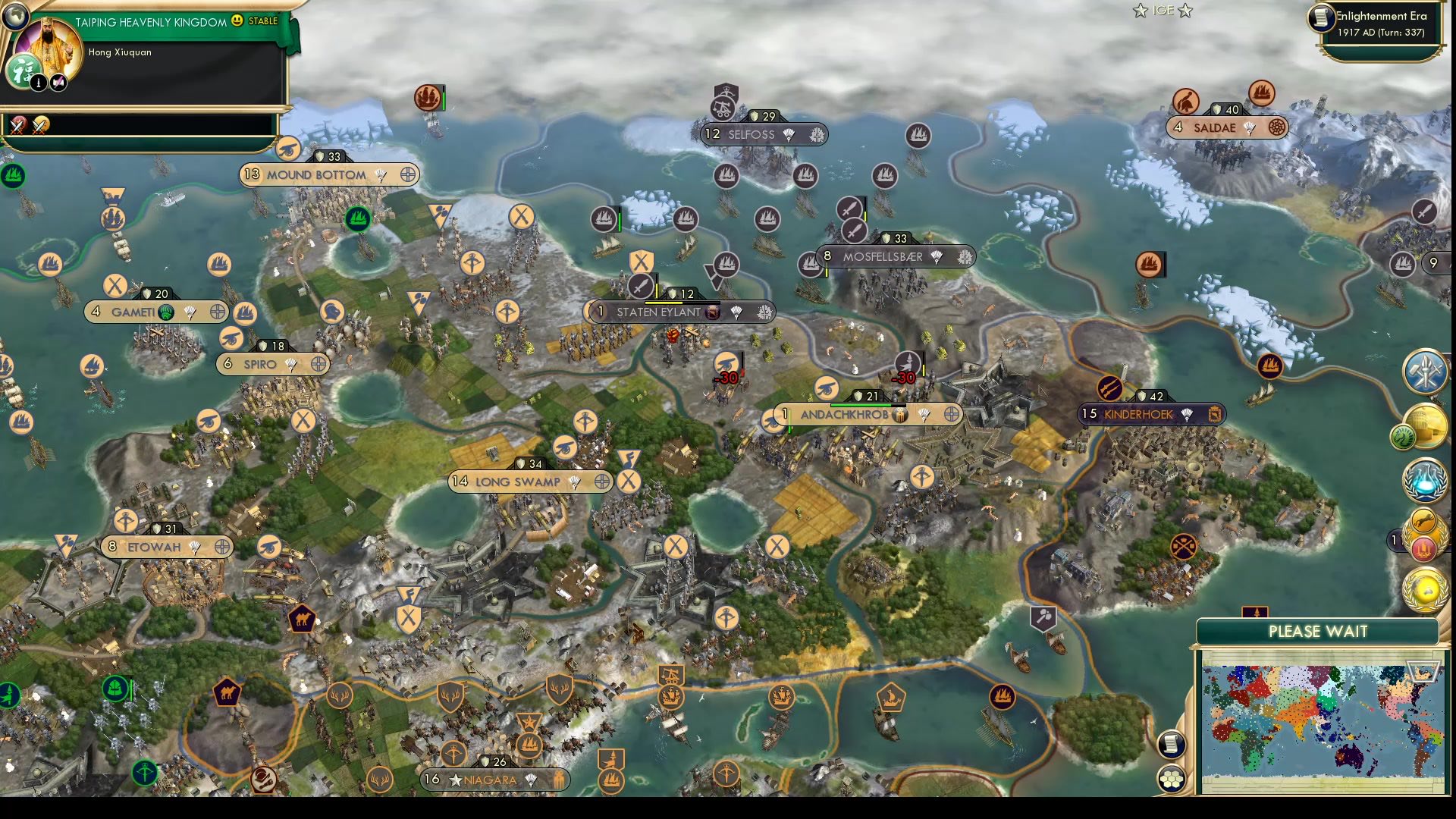Screen dimensions: 1456x819
Task: Click the golden leopard medallion icon
Action: 1423,520
